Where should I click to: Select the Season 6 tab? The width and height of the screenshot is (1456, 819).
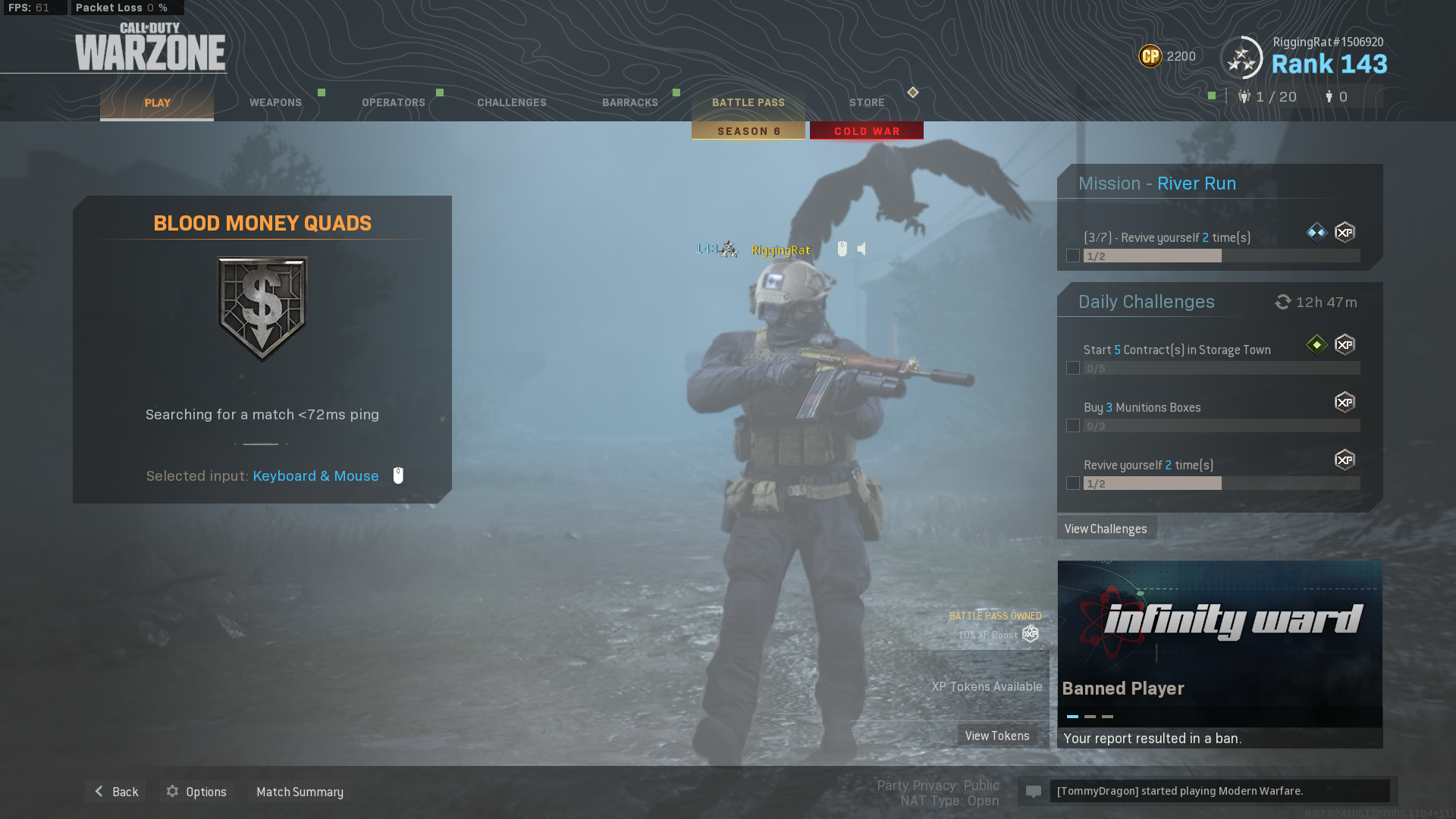[x=748, y=130]
